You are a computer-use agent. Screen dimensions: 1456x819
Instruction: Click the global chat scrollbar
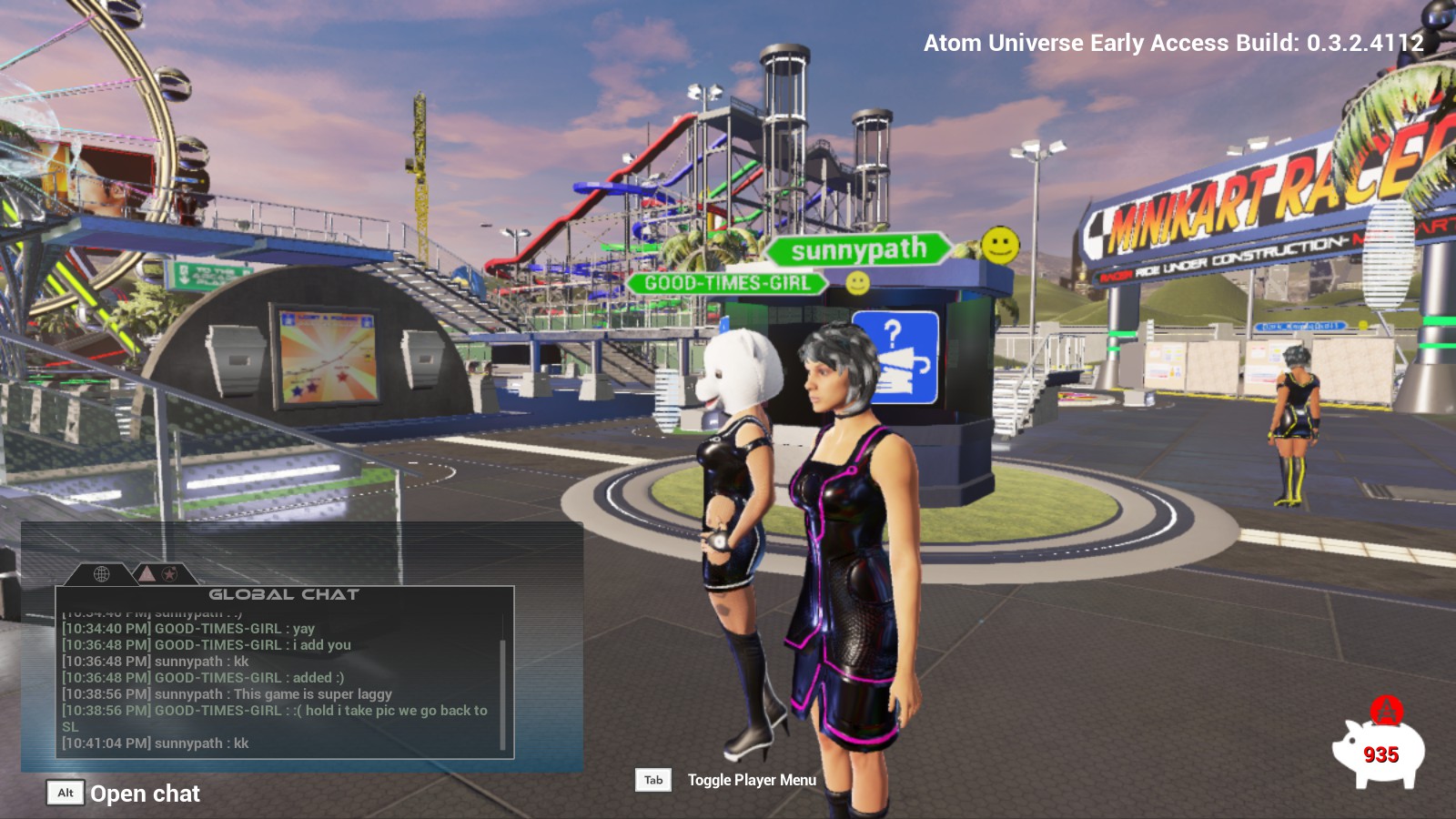pos(502,692)
